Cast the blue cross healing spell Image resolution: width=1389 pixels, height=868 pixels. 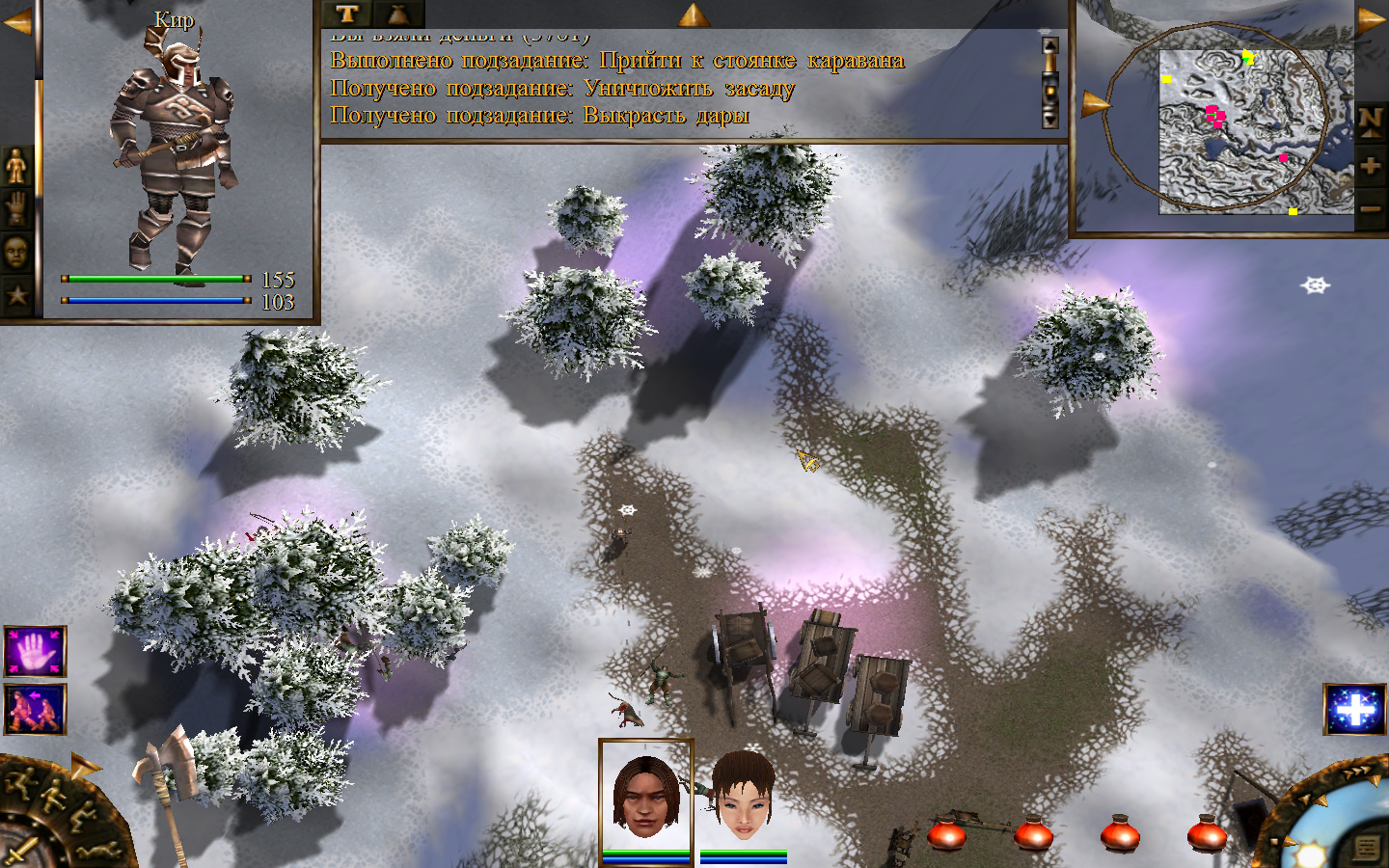coord(1354,710)
